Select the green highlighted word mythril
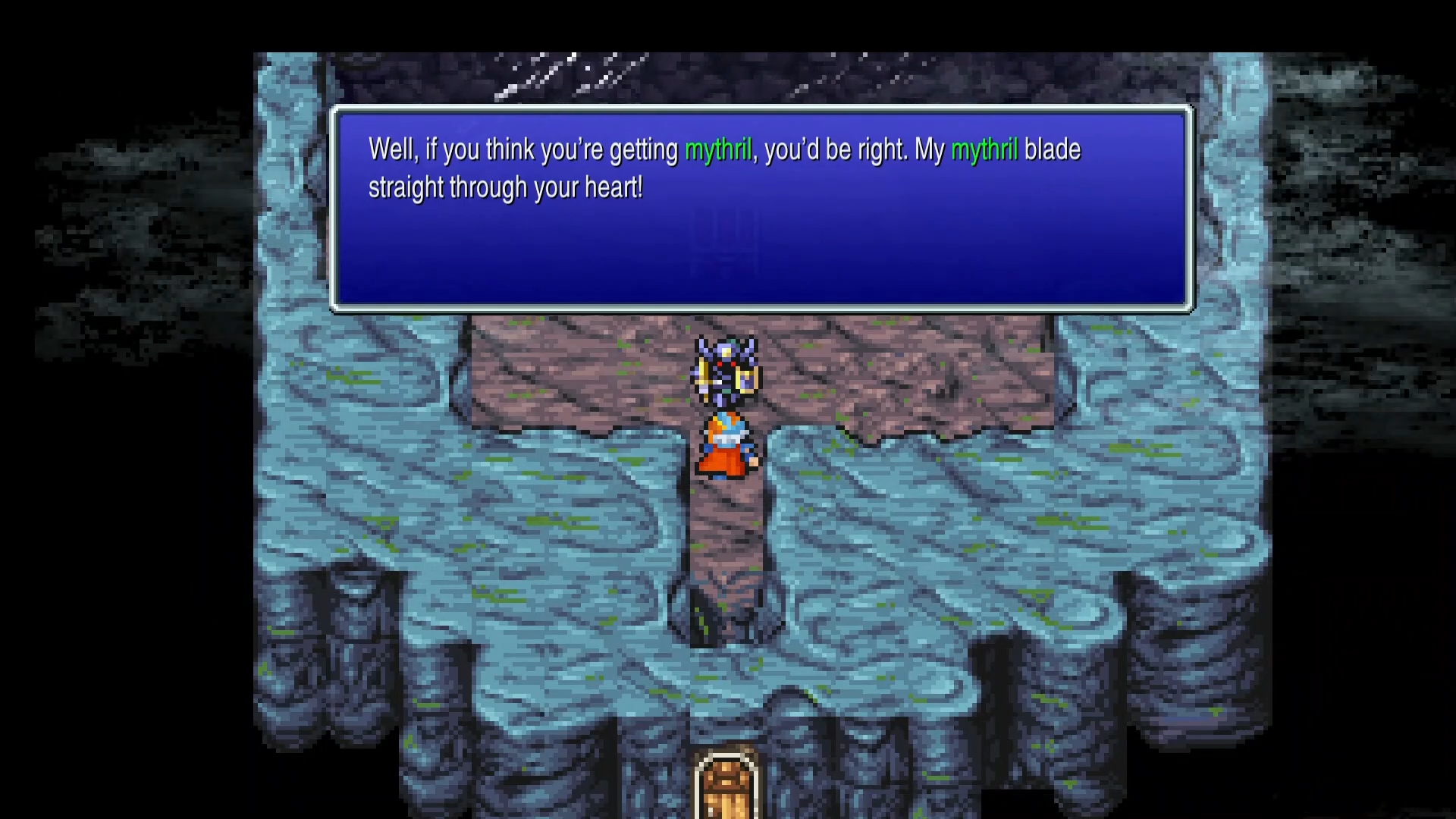The image size is (1456, 819). tap(717, 149)
